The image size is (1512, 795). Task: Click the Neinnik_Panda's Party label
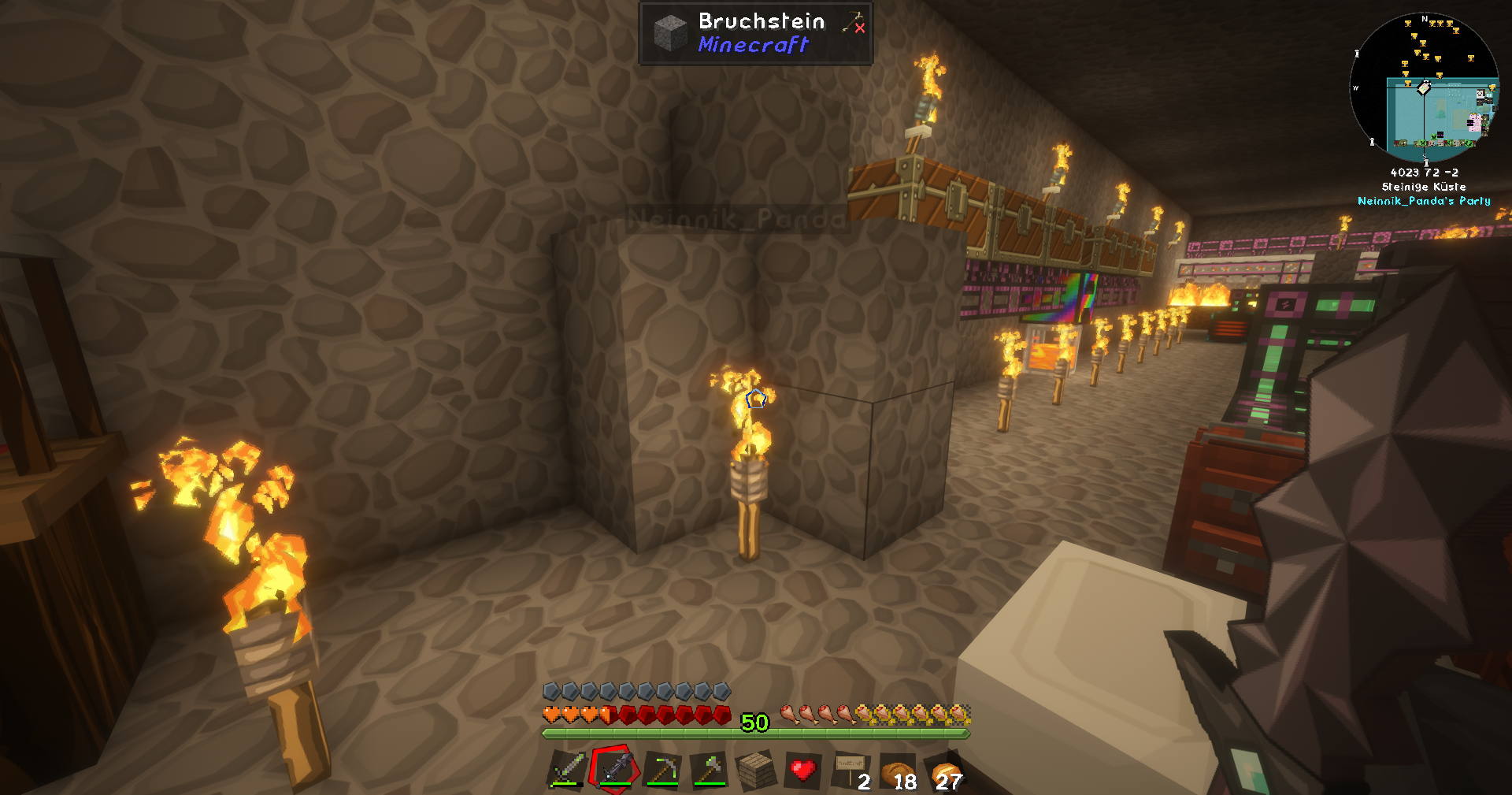point(1424,201)
